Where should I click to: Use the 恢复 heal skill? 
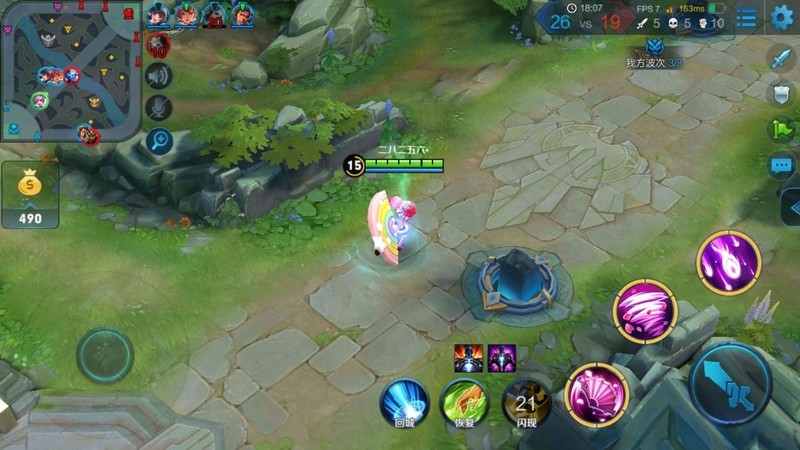click(464, 400)
